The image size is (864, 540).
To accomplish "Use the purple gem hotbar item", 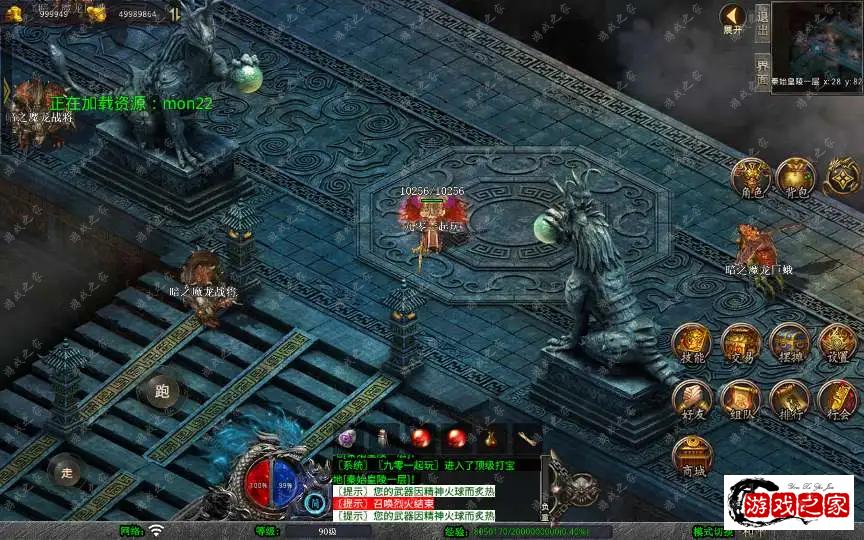I will pyautogui.click(x=348, y=438).
